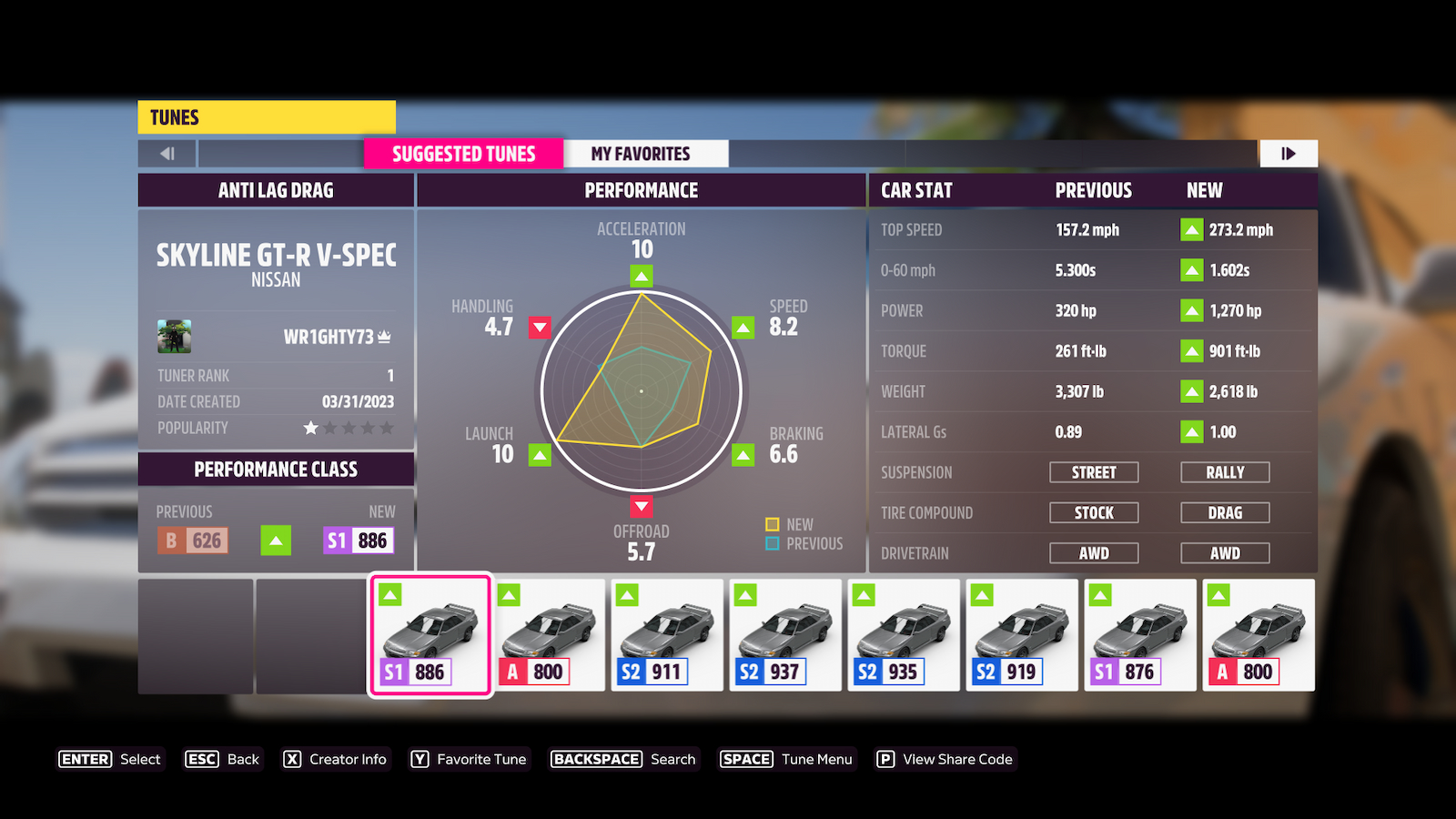Click the tuner avatar of WR1GHTY73
This screenshot has width=1456, height=819.
(176, 337)
